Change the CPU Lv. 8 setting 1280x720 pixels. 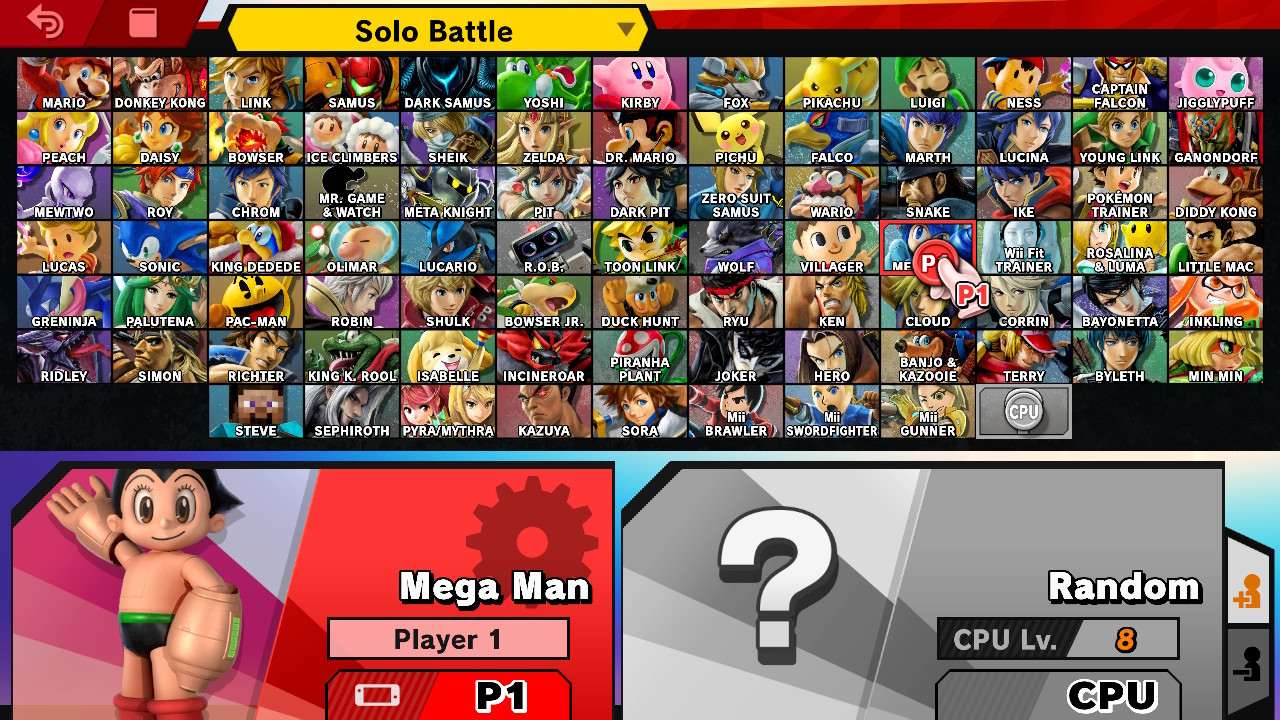click(x=1057, y=640)
